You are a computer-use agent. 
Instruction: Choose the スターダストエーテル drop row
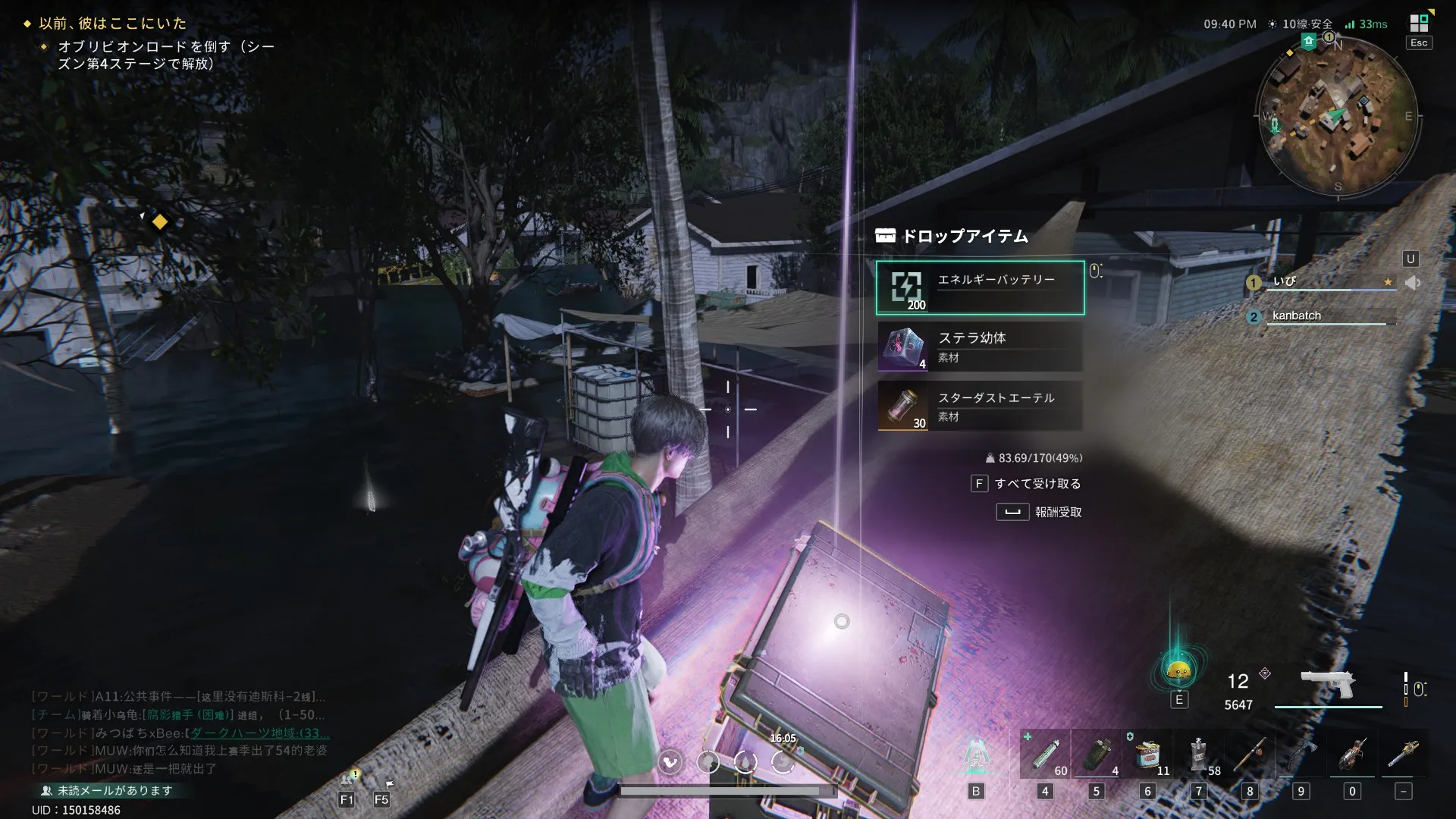tap(980, 406)
